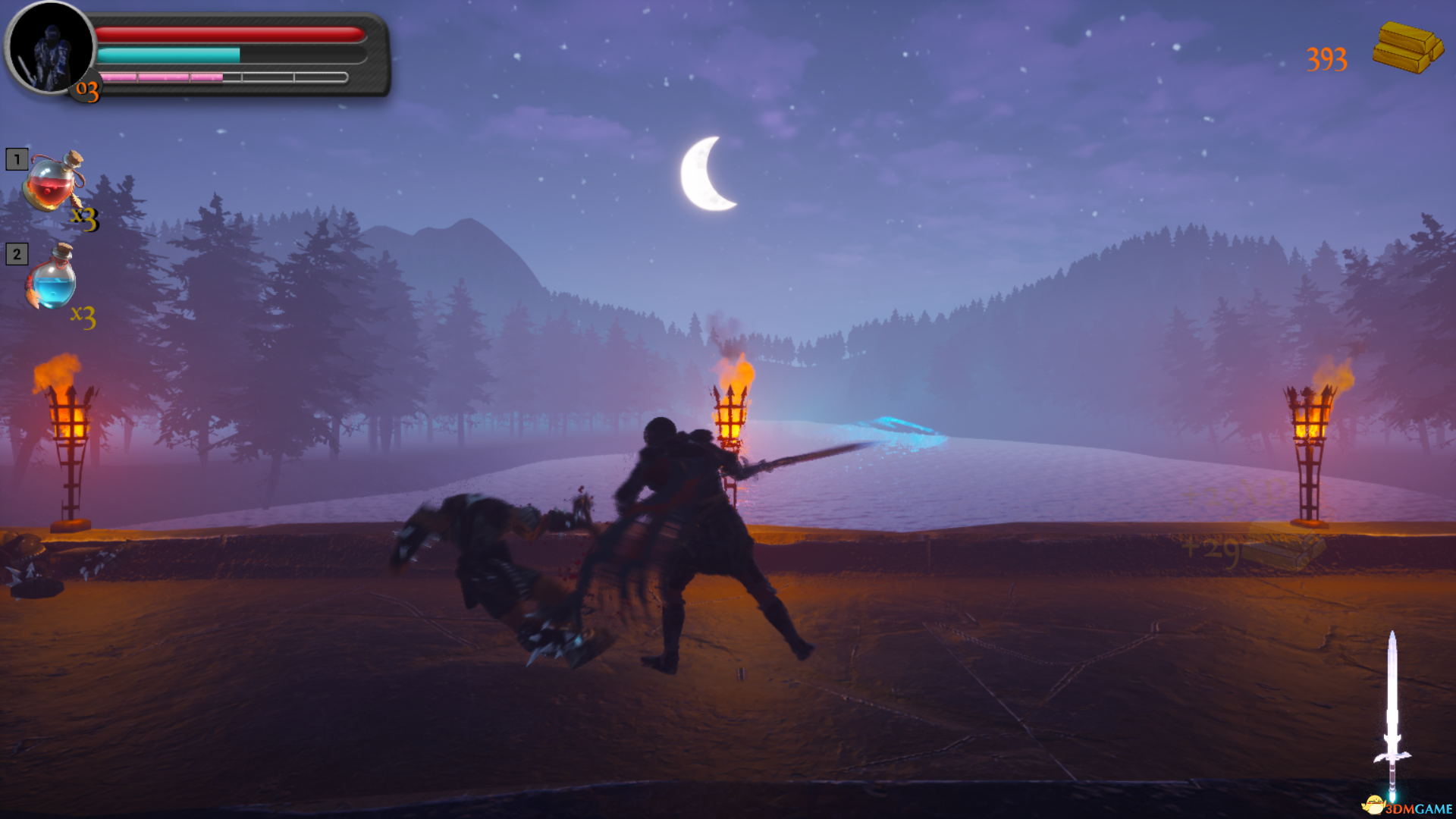Click the gold bars currency icon

tap(1407, 48)
